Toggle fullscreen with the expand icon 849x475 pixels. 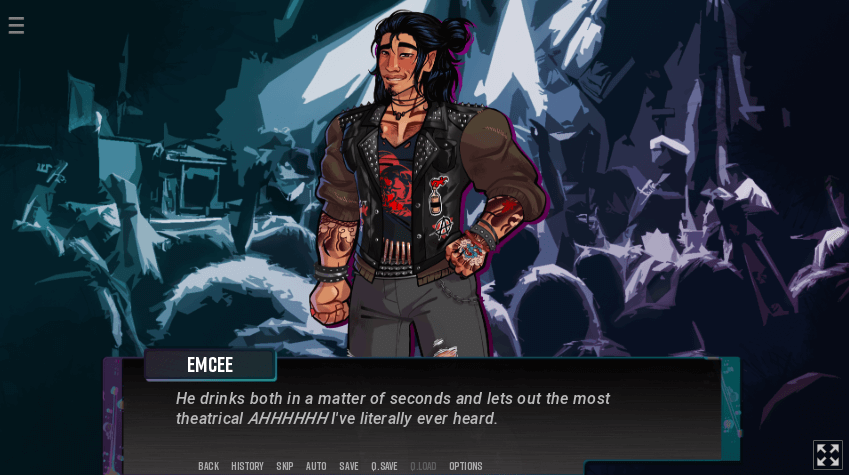(828, 455)
